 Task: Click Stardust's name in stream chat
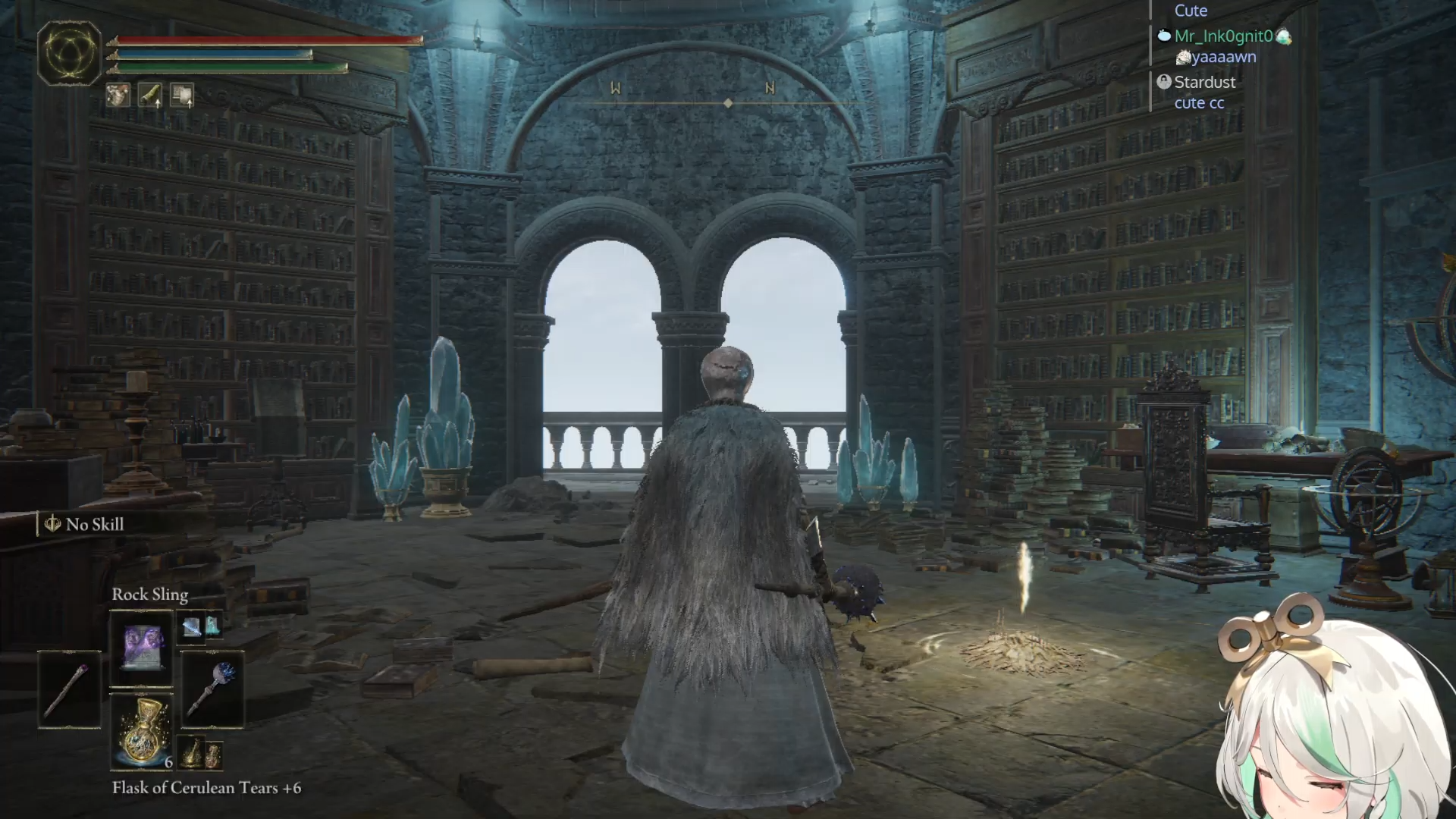tap(1204, 82)
